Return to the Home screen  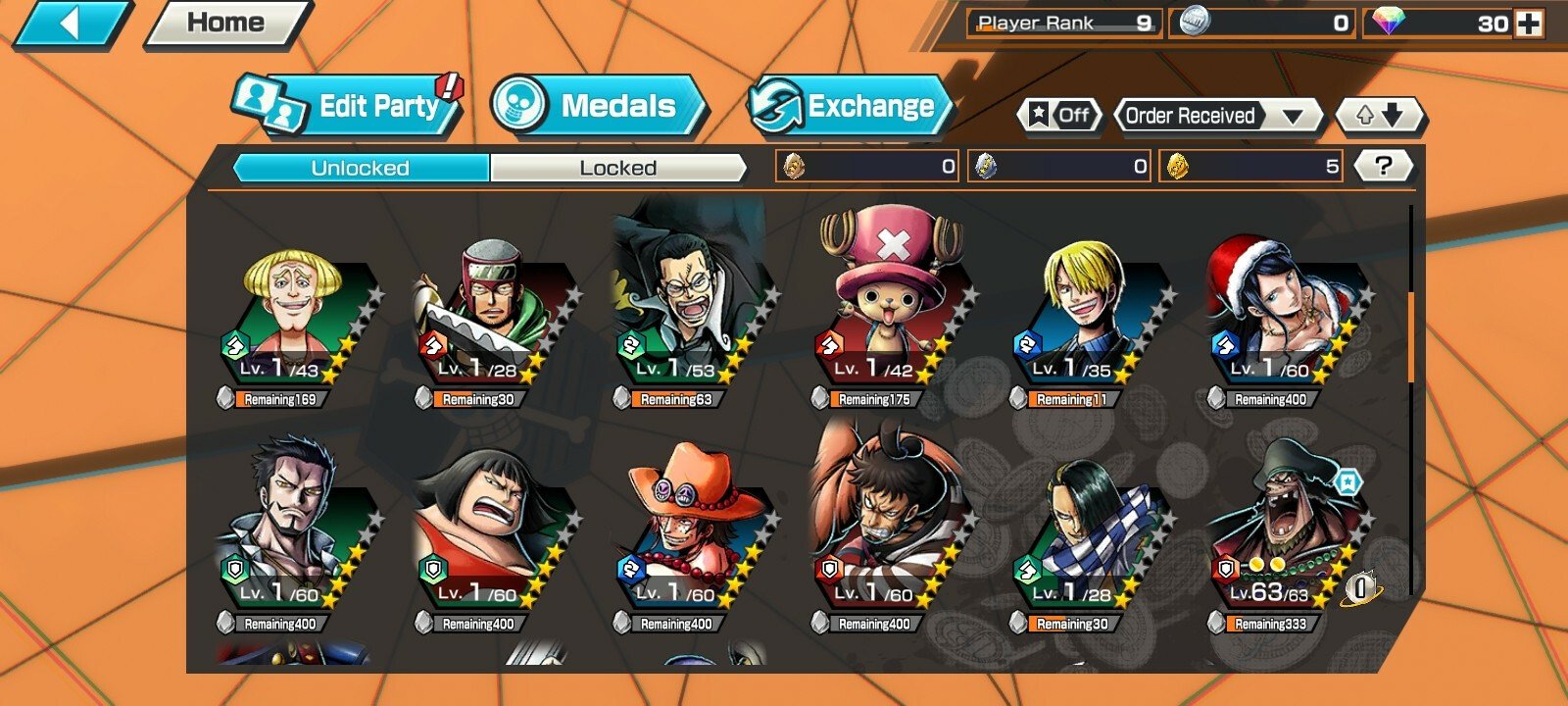(225, 24)
